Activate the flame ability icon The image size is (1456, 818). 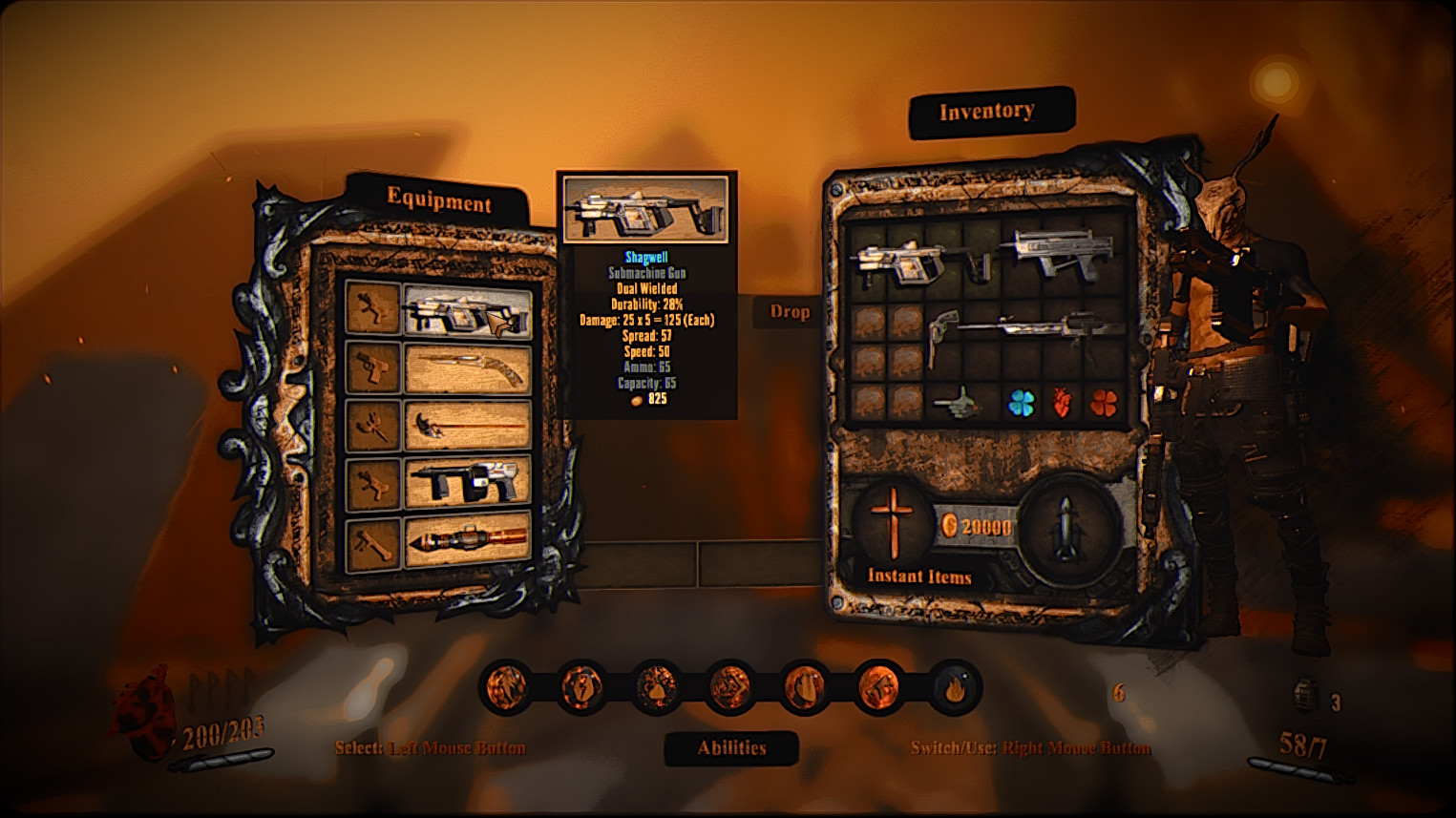[x=954, y=687]
